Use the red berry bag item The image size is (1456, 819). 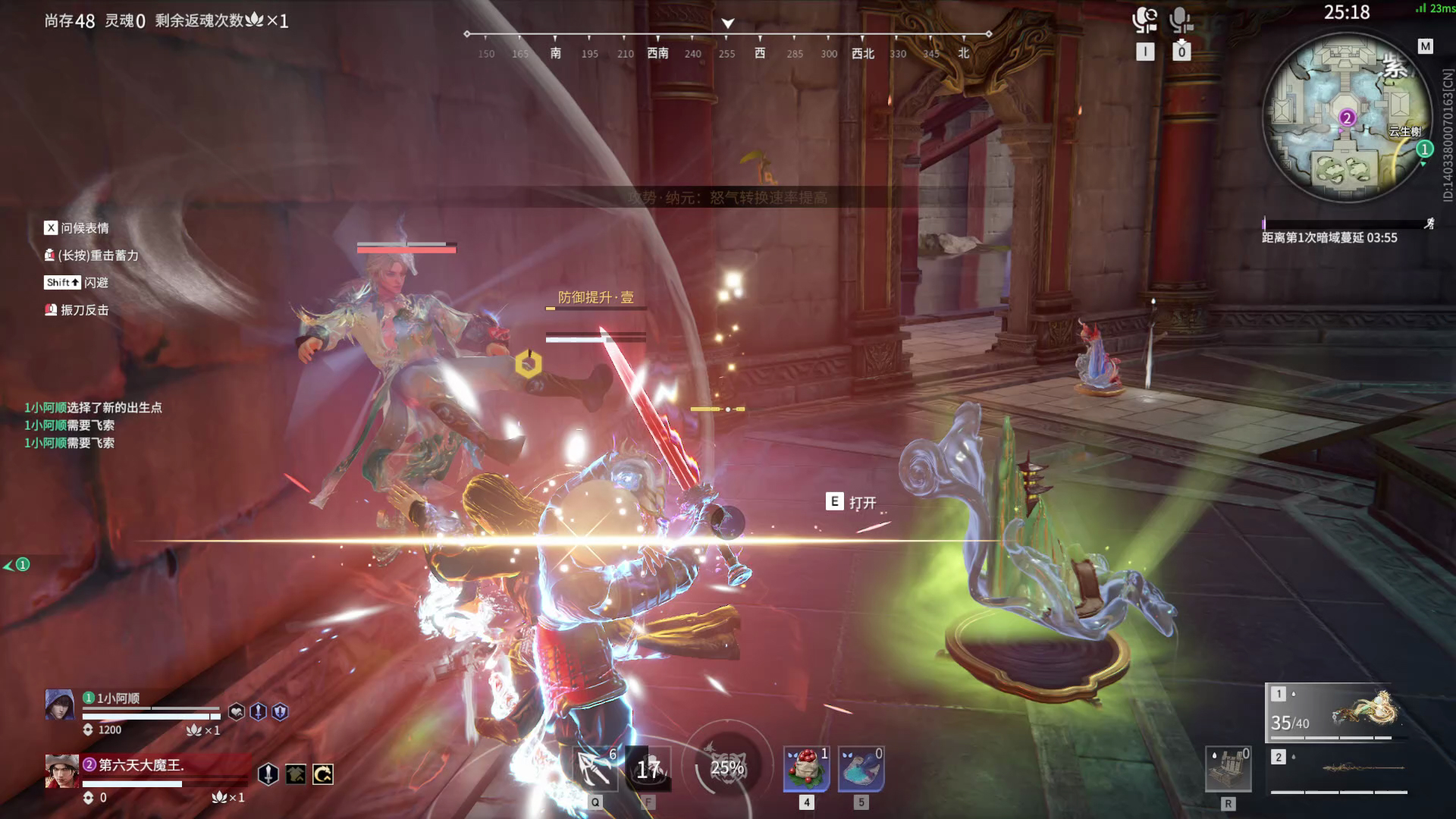click(806, 769)
